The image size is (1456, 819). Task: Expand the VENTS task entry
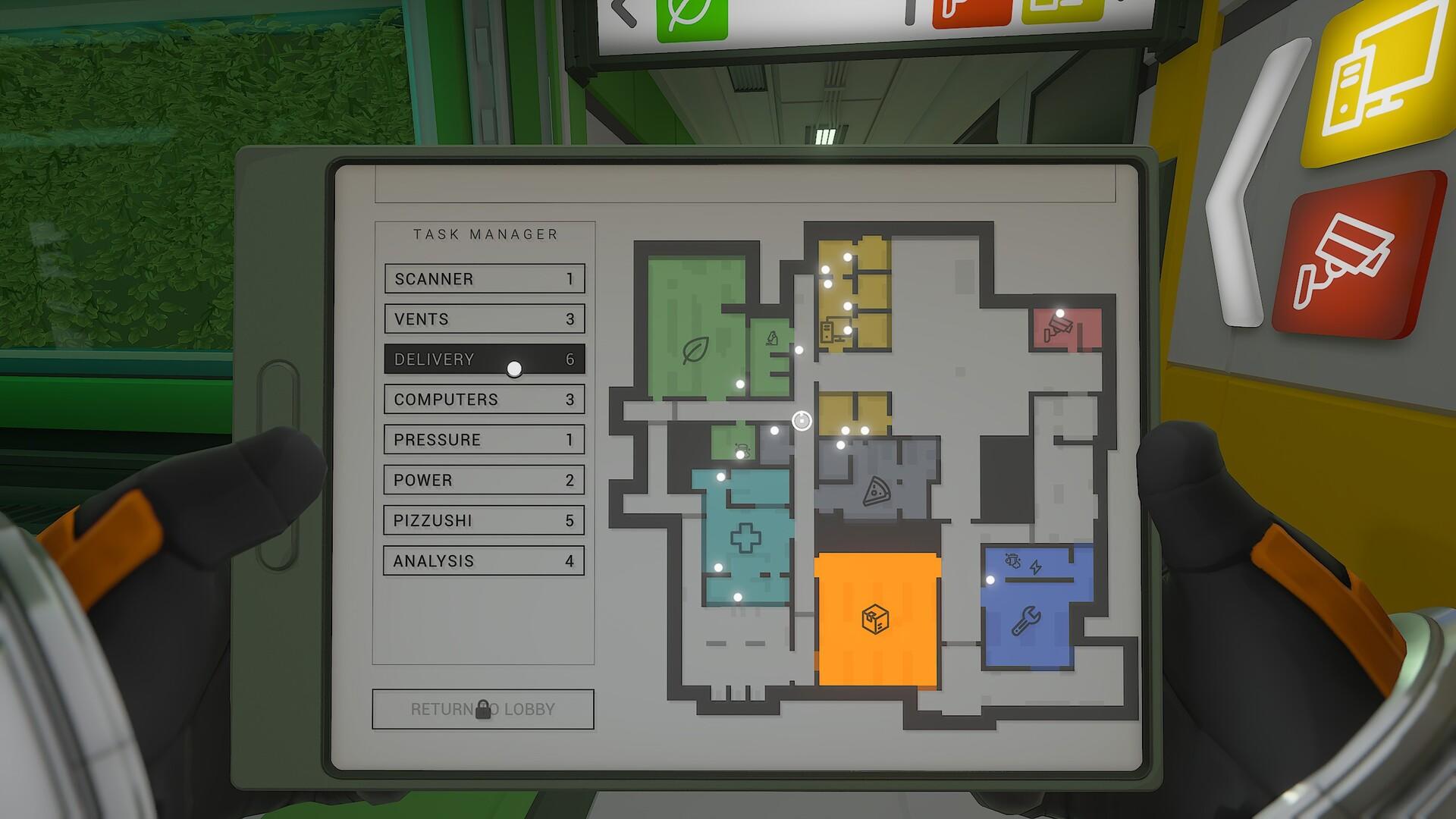tap(484, 319)
